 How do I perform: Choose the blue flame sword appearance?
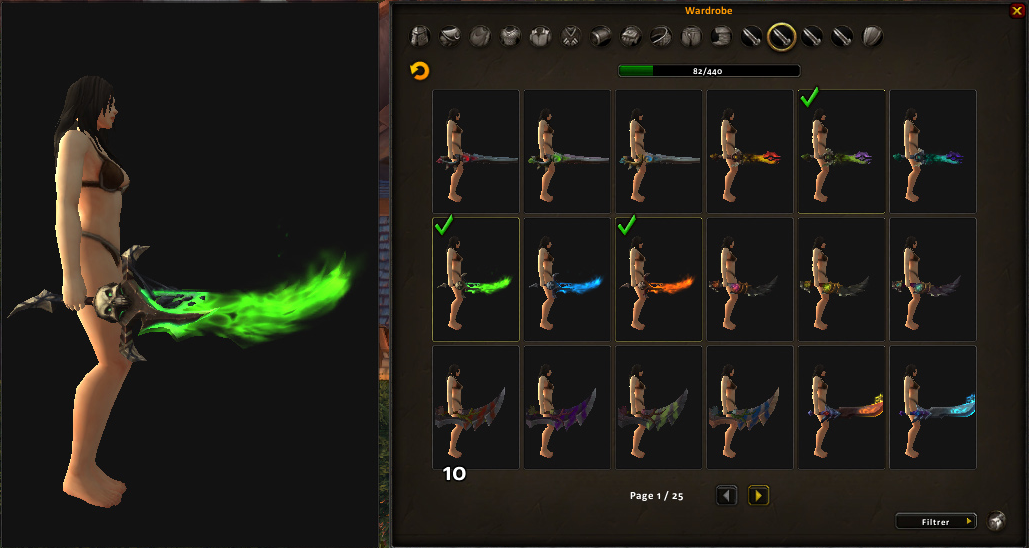[x=567, y=279]
